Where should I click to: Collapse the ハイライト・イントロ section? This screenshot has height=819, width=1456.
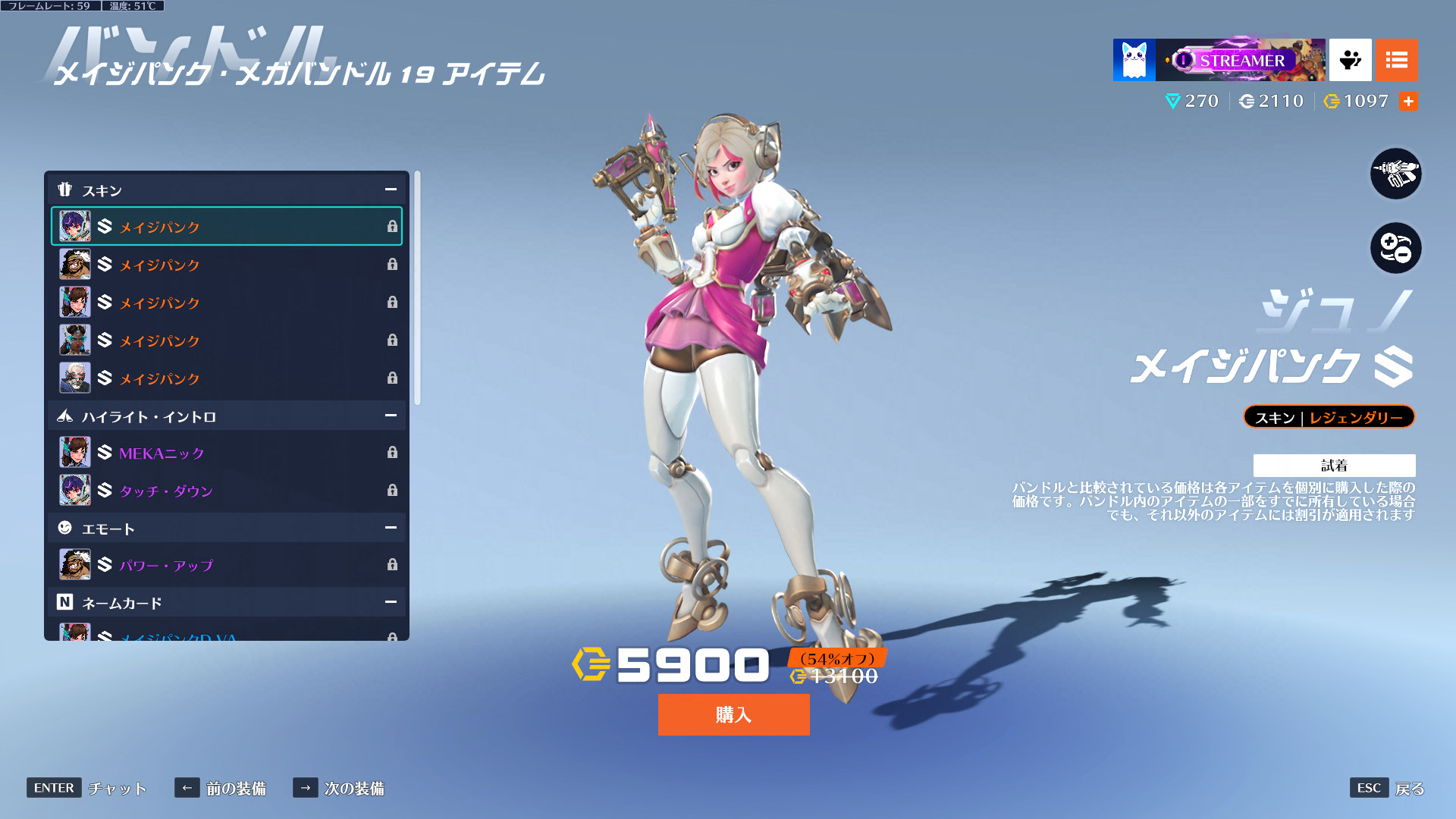point(391,416)
